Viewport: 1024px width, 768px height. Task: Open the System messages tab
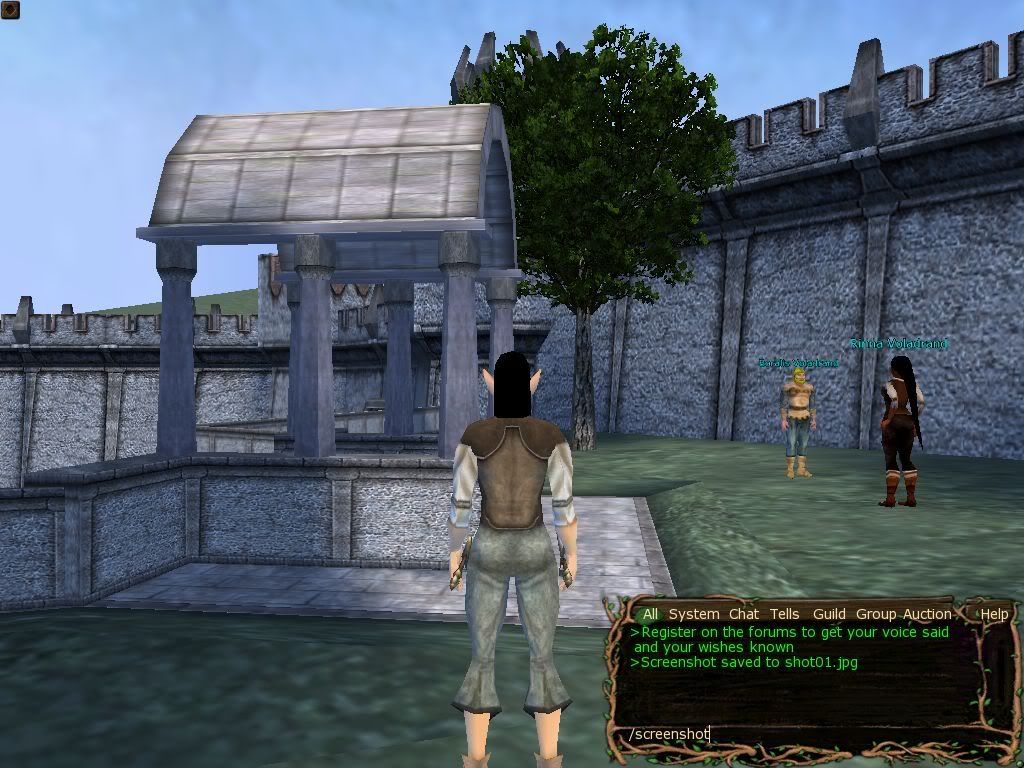pyautogui.click(x=693, y=614)
